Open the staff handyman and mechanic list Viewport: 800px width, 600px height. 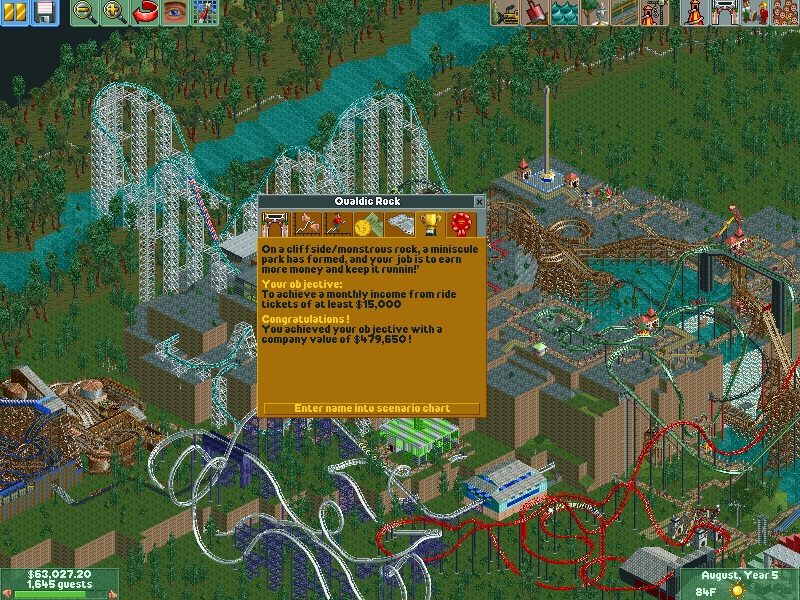tap(754, 13)
